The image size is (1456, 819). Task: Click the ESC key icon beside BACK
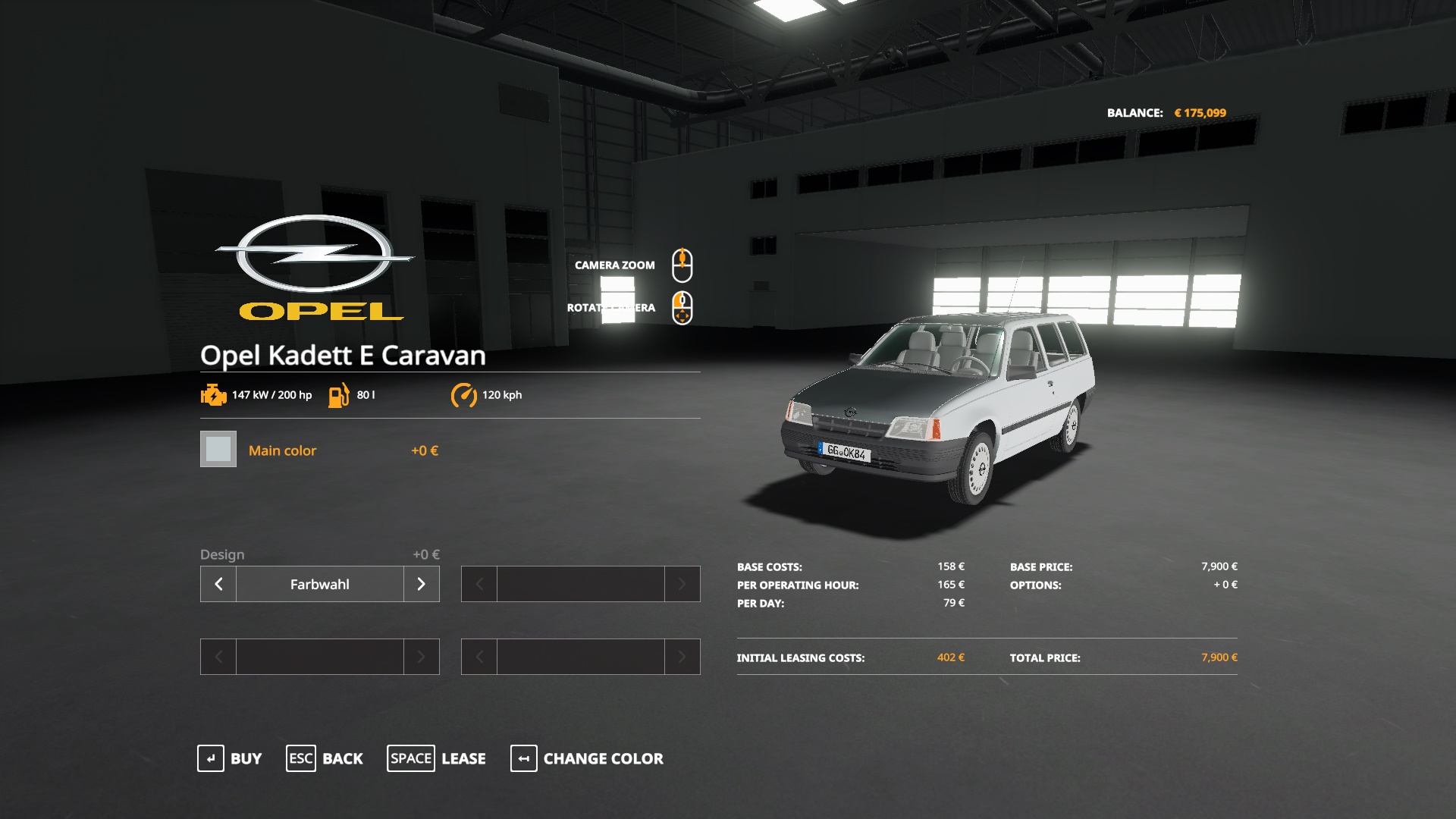point(300,758)
